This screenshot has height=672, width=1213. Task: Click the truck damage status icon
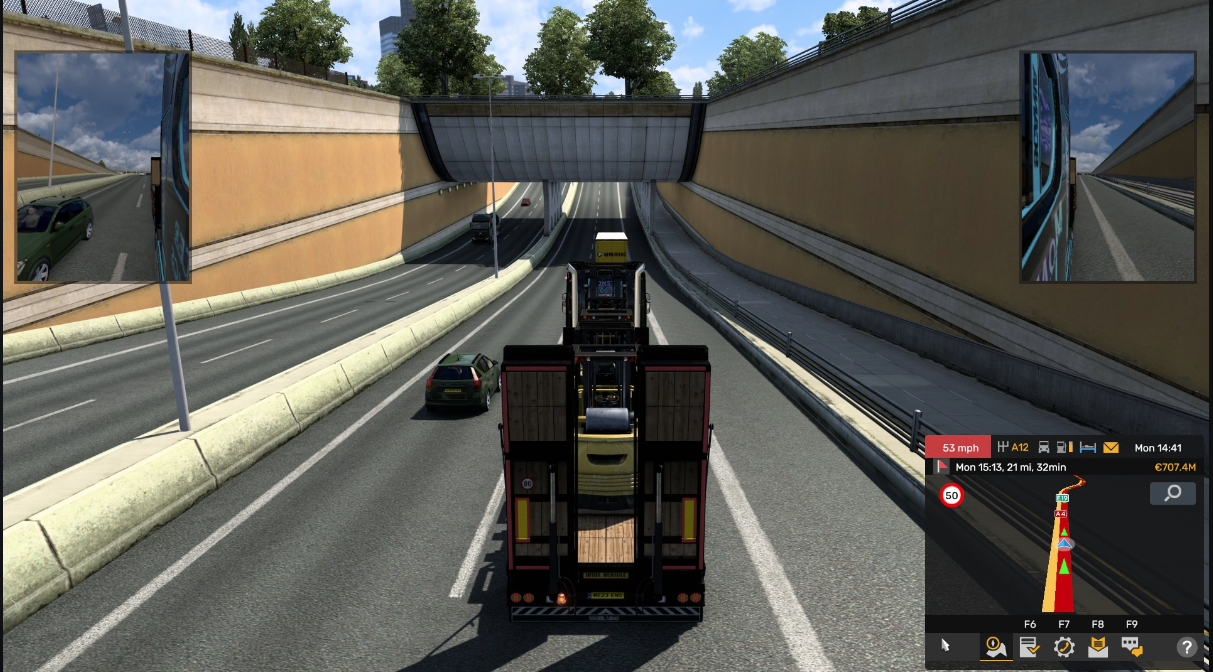pyautogui.click(x=1044, y=448)
